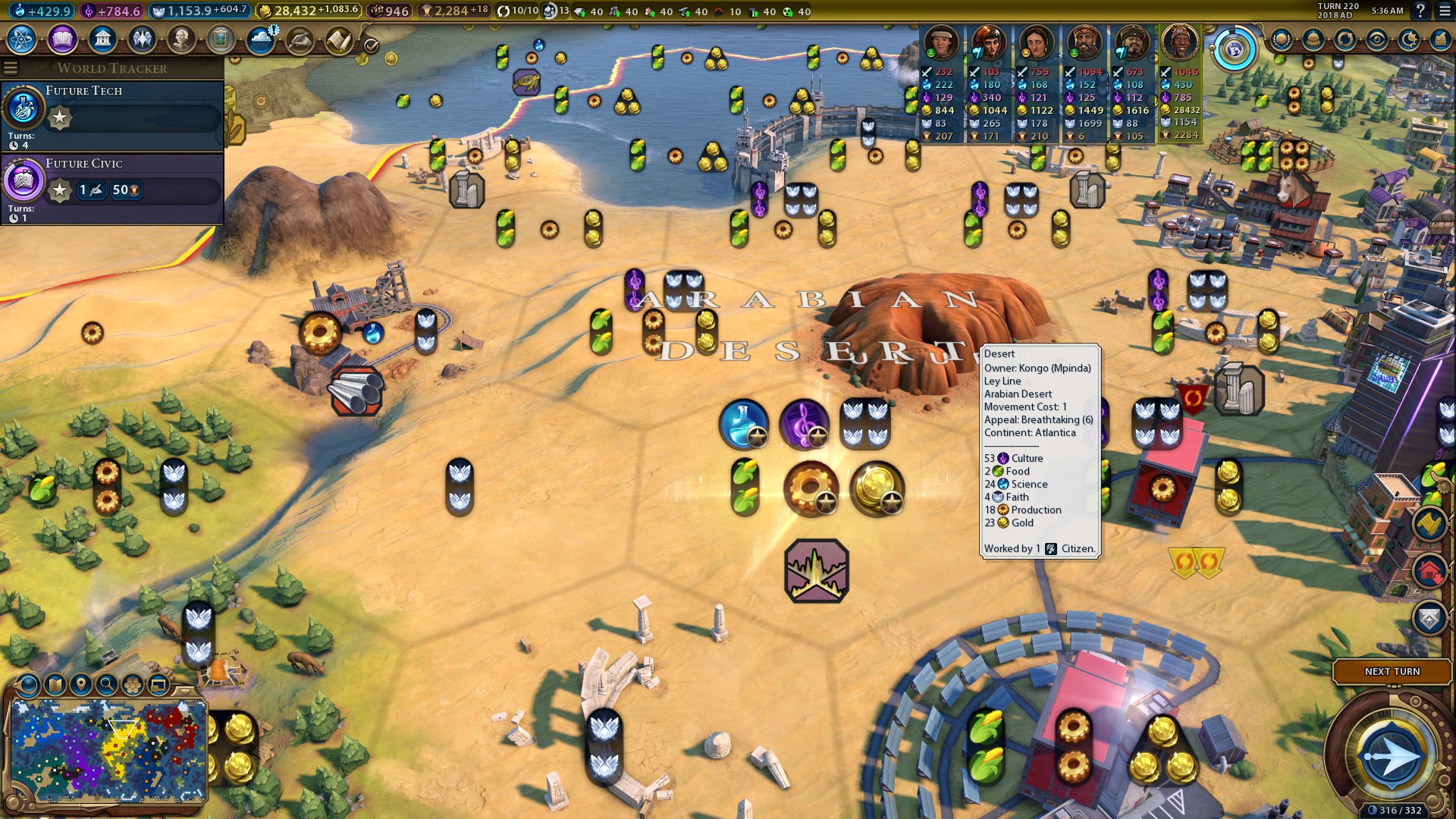Open the Civilopedia question mark button
Image resolution: width=1456 pixels, height=819 pixels.
pyautogui.click(x=1421, y=11)
